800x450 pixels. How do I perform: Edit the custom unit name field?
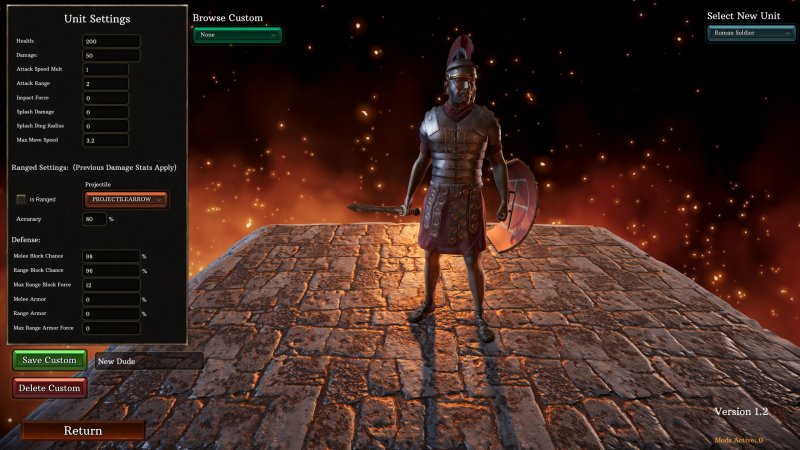(x=148, y=361)
